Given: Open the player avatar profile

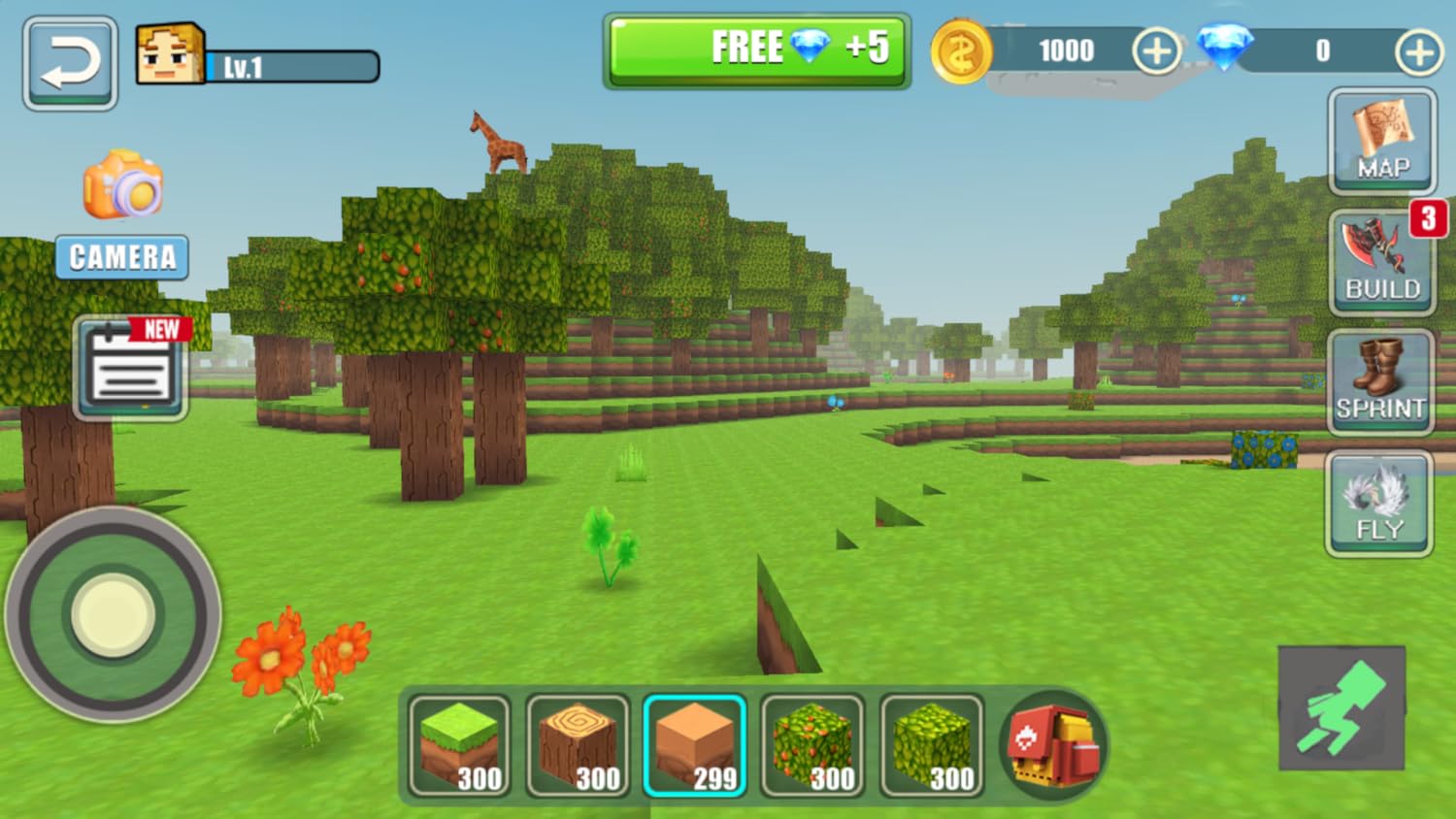Looking at the screenshot, I should coord(170,54).
